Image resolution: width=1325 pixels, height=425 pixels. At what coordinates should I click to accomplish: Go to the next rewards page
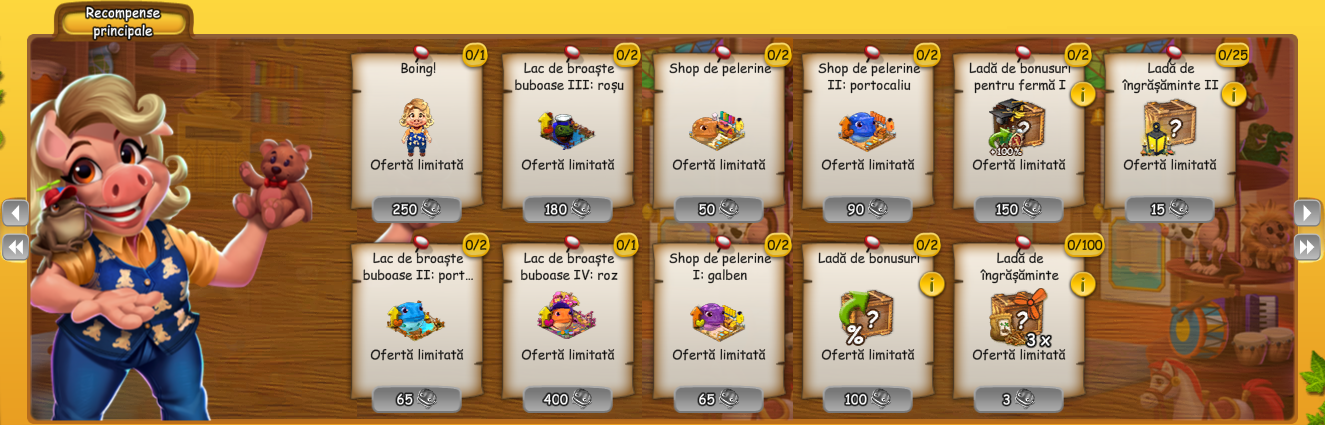[x=1307, y=212]
